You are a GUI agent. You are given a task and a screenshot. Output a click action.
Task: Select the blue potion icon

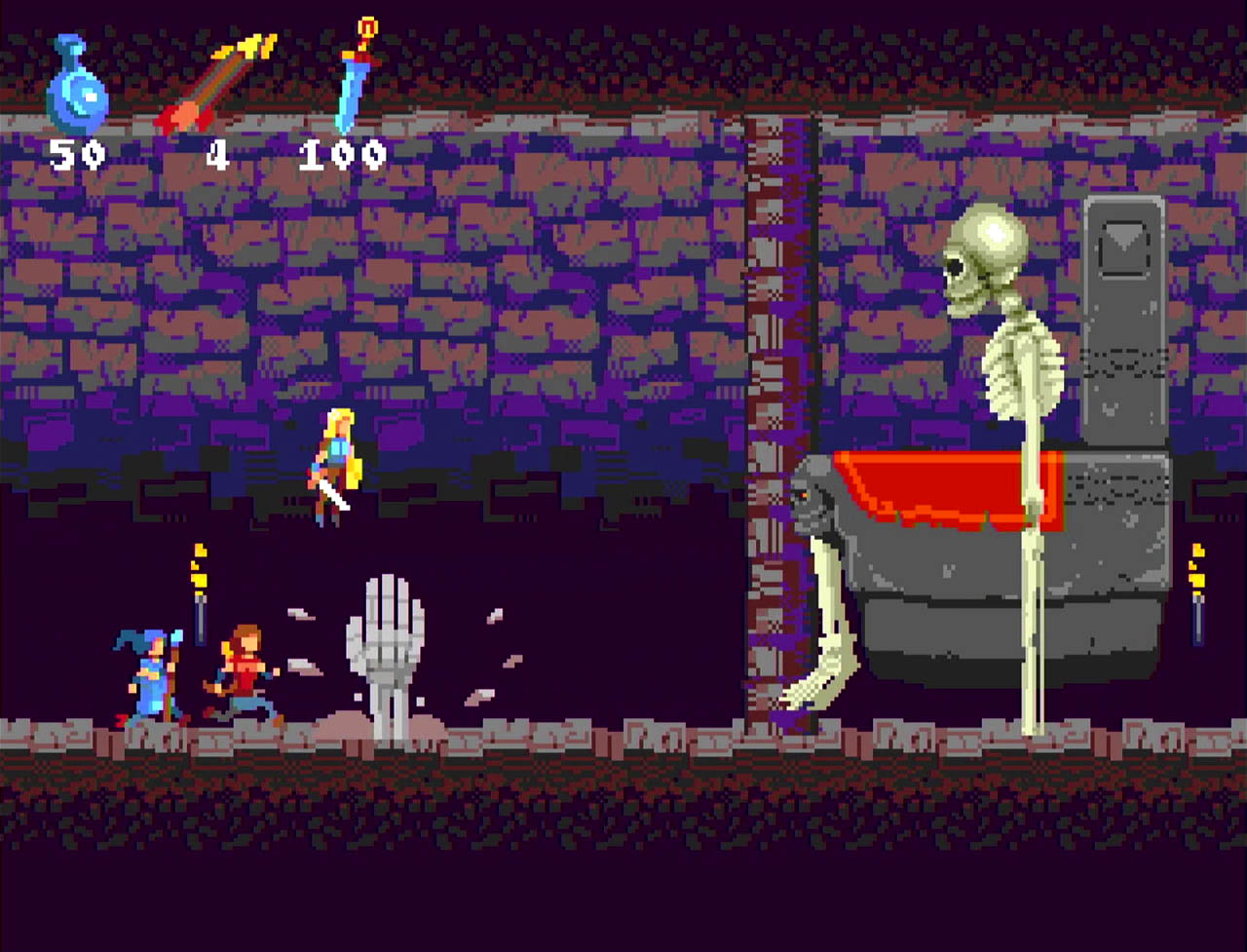pos(76,86)
